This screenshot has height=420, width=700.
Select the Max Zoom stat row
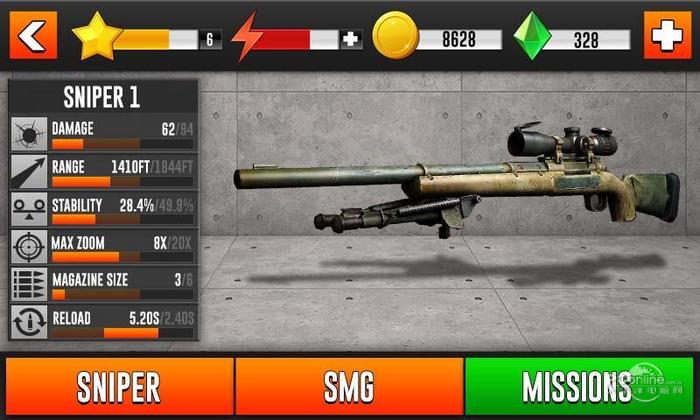click(x=104, y=248)
